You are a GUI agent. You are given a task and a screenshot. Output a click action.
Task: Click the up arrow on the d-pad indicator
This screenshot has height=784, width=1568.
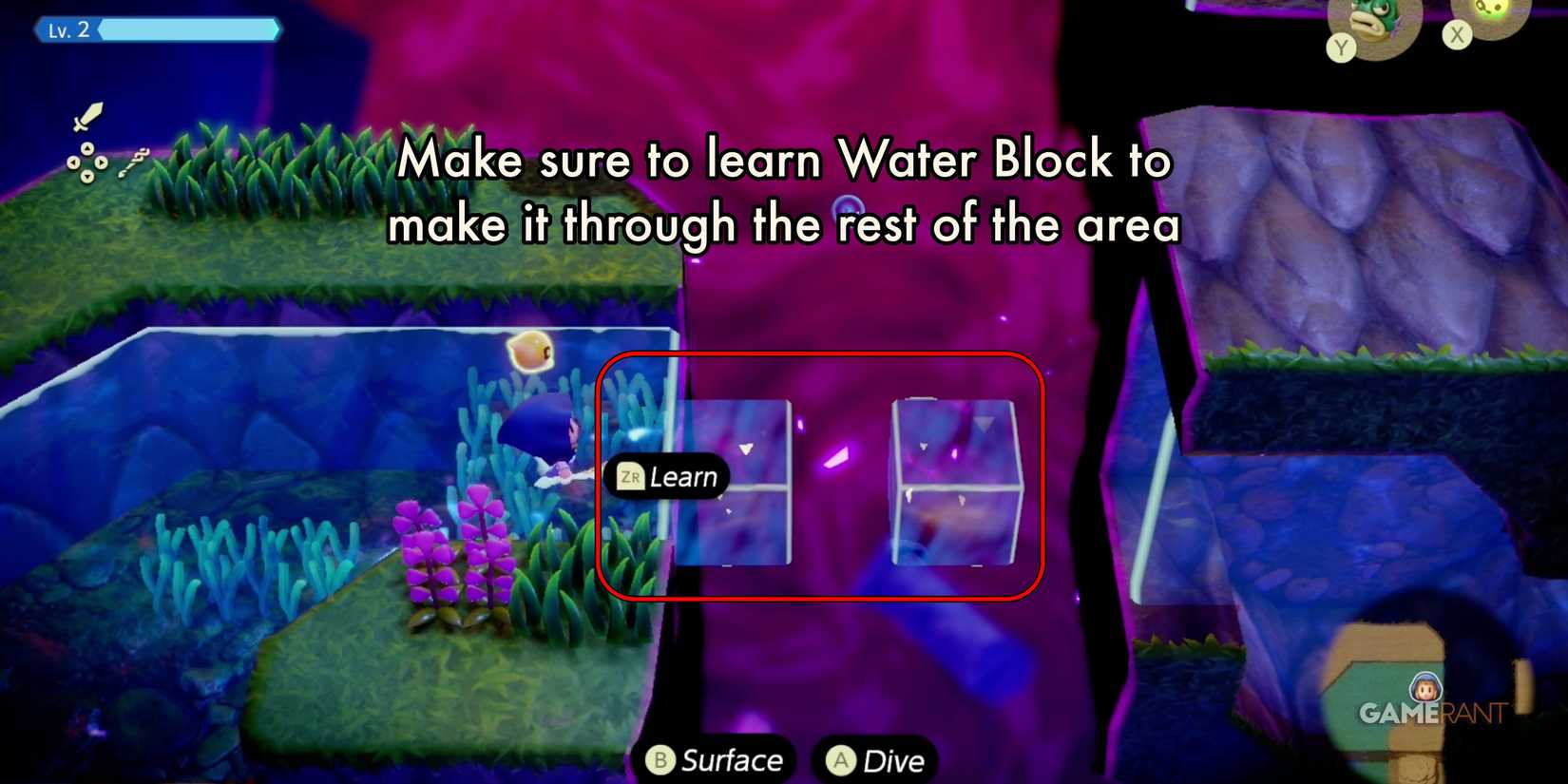pos(87,148)
